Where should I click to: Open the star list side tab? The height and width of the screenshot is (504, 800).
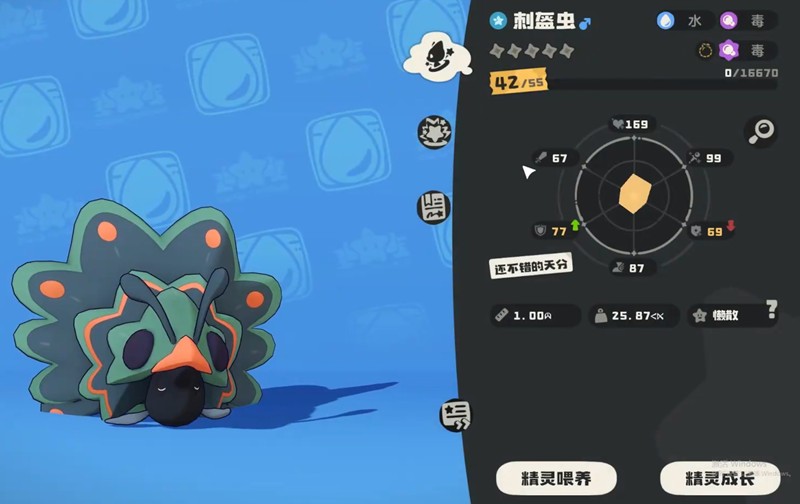(455, 416)
